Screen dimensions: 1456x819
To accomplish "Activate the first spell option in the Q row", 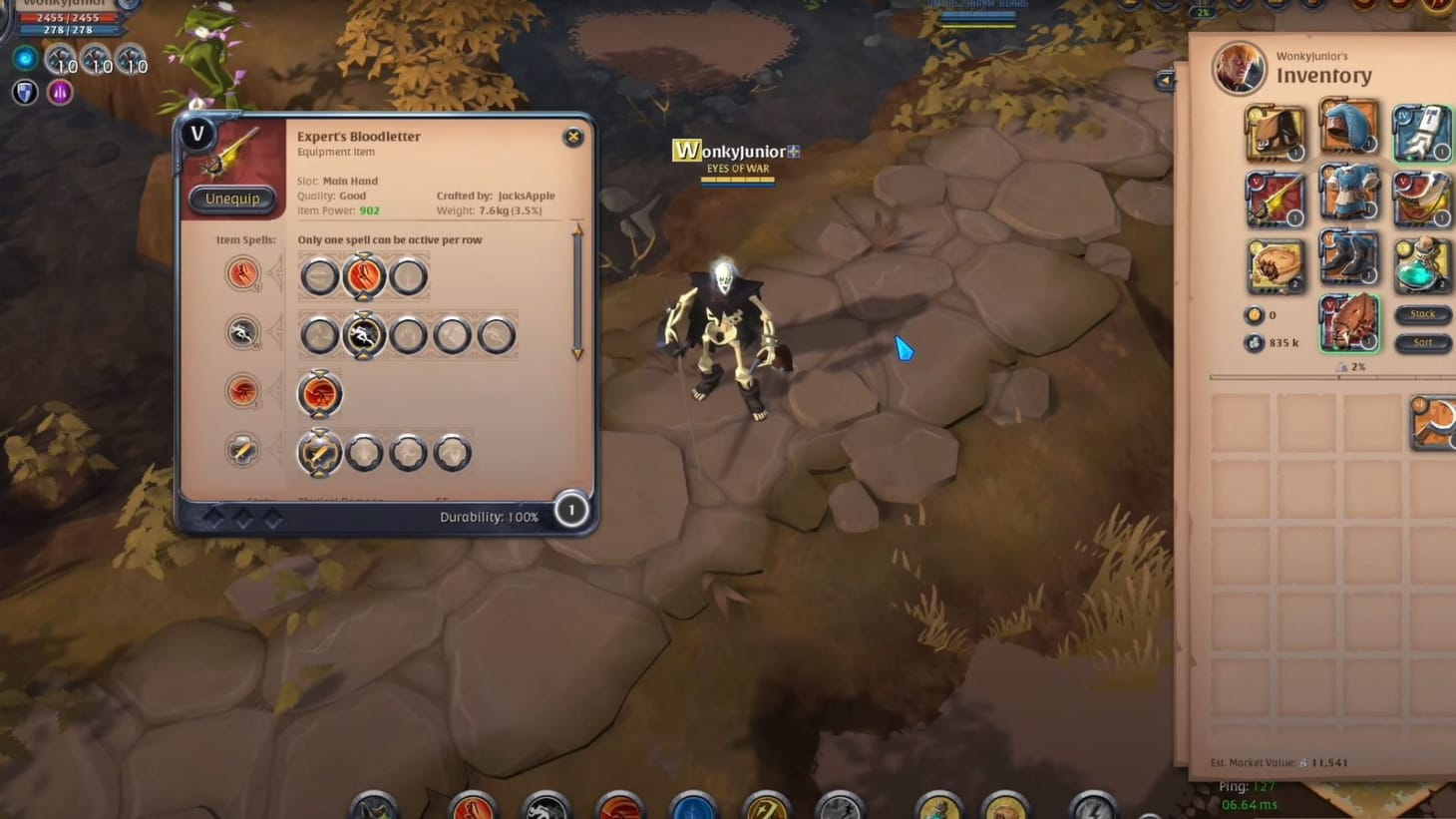I will pos(319,276).
